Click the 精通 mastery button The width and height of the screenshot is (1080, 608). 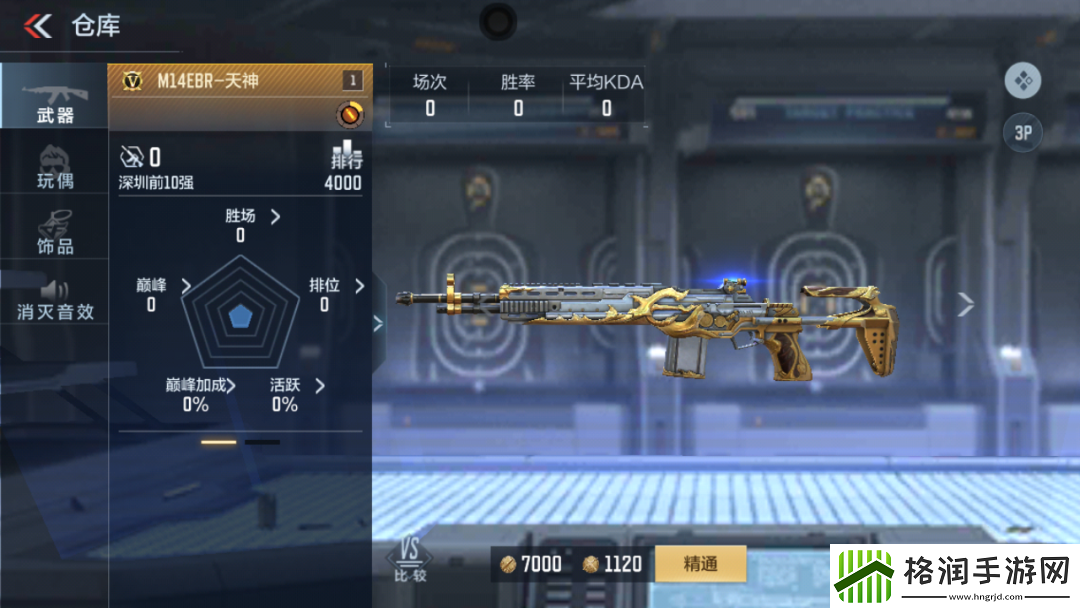(700, 564)
